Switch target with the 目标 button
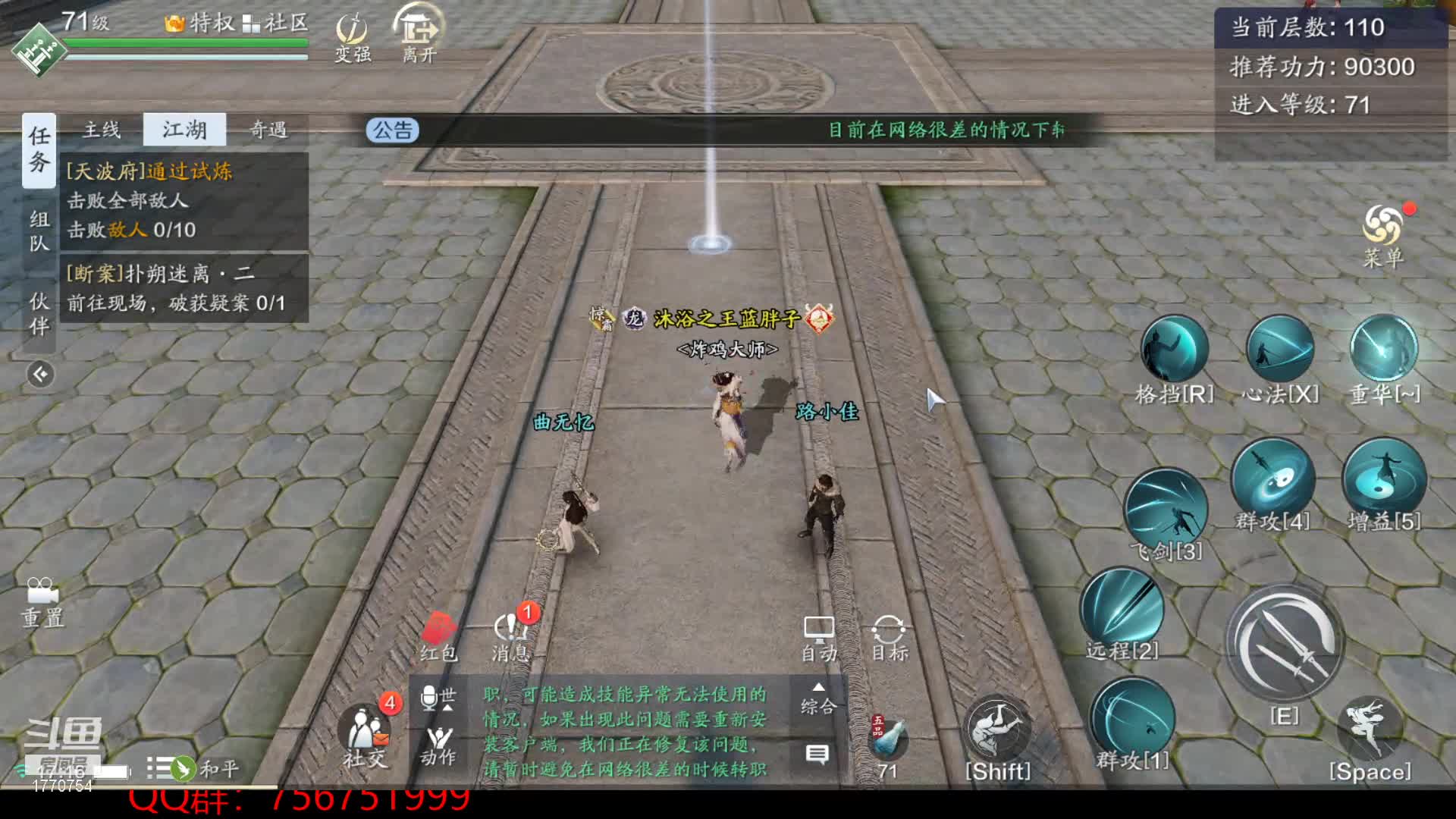The image size is (1456, 819). point(889,639)
